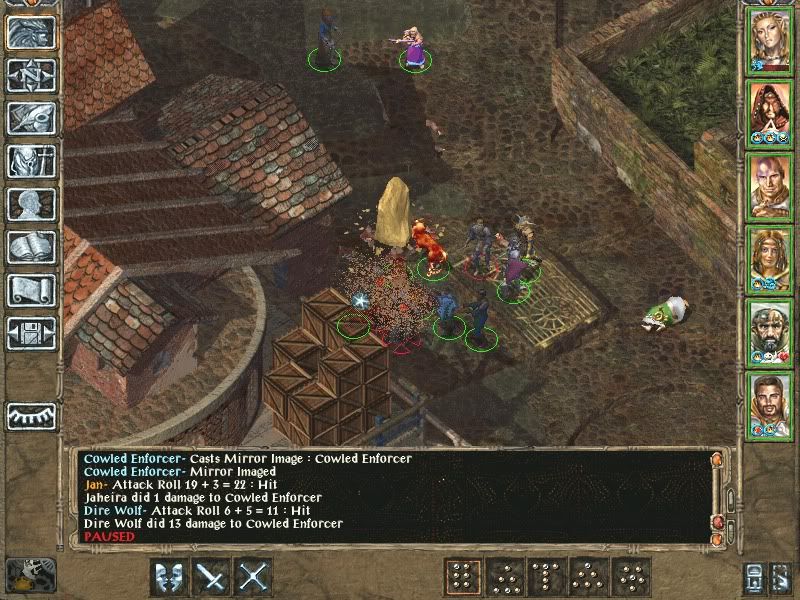Activate the guard shield action button

pyautogui.click(x=168, y=577)
